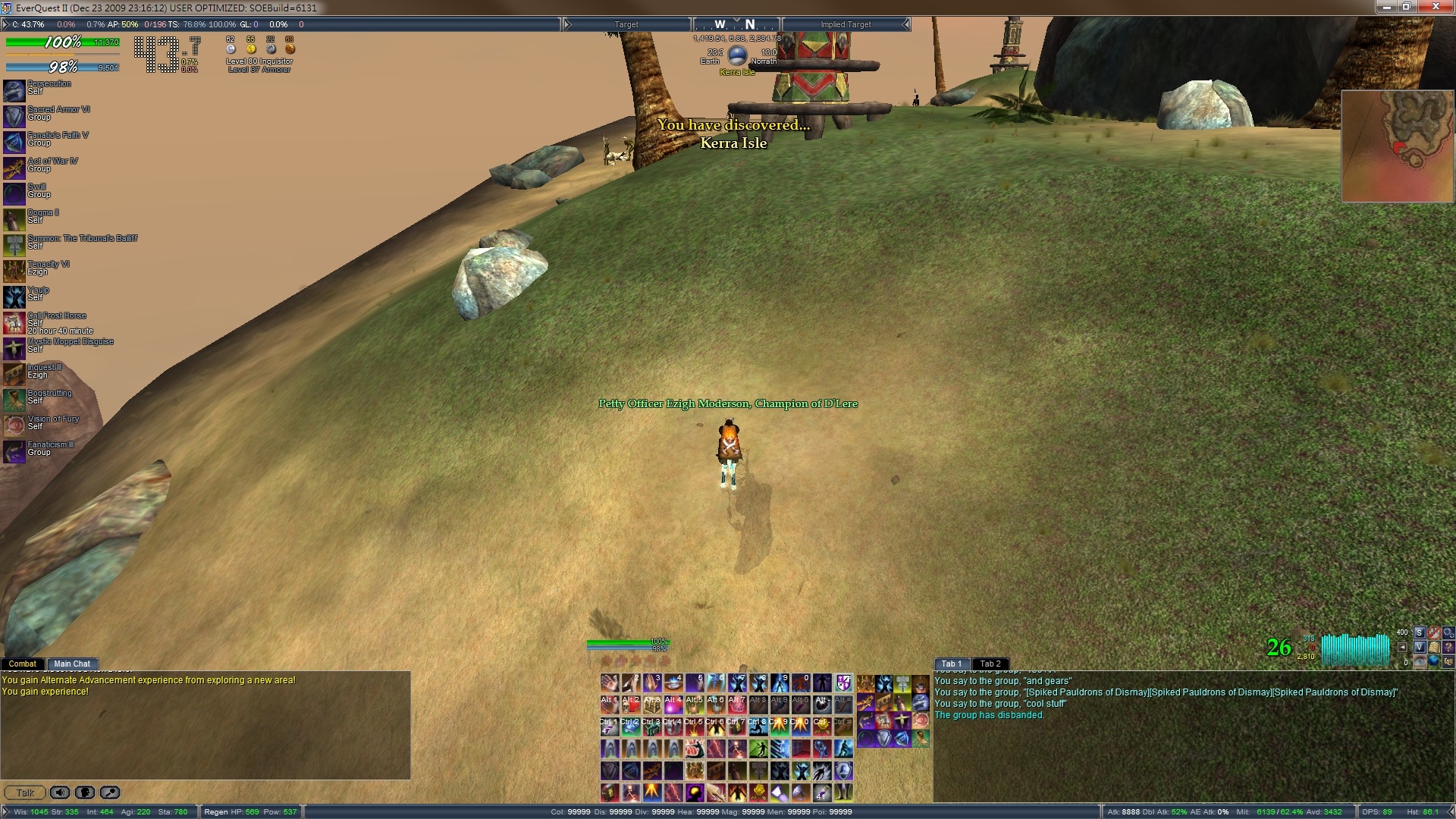1456x819 pixels.
Task: Click the Persecution buff icon
Action: point(14,91)
